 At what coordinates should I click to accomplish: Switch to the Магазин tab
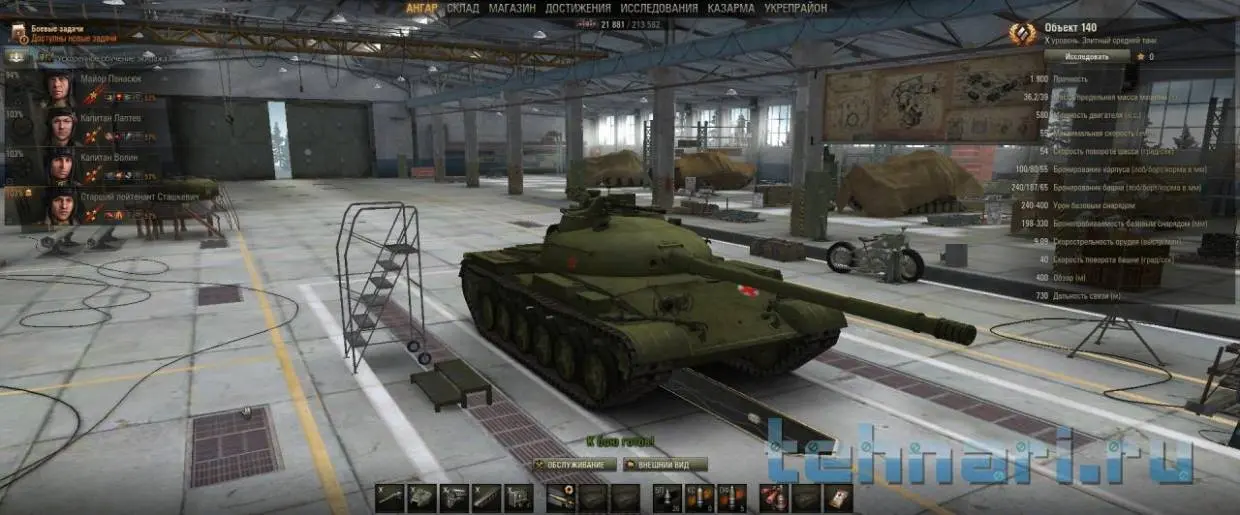[512, 8]
